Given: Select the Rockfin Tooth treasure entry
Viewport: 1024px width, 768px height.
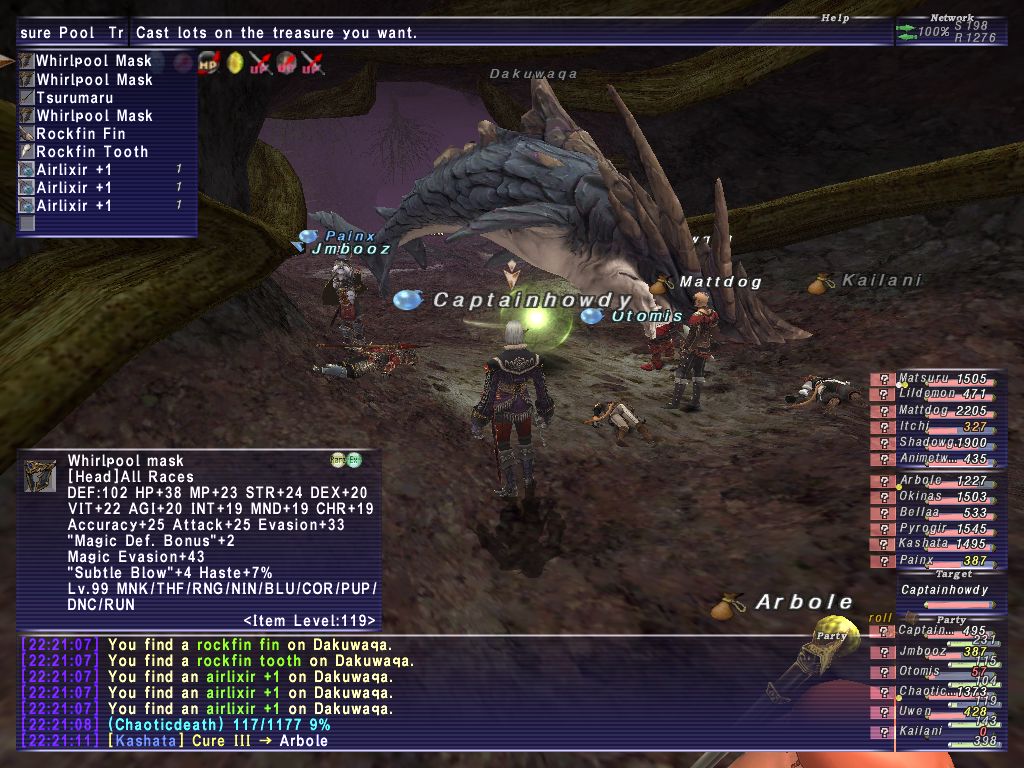Looking at the screenshot, I should tap(92, 152).
